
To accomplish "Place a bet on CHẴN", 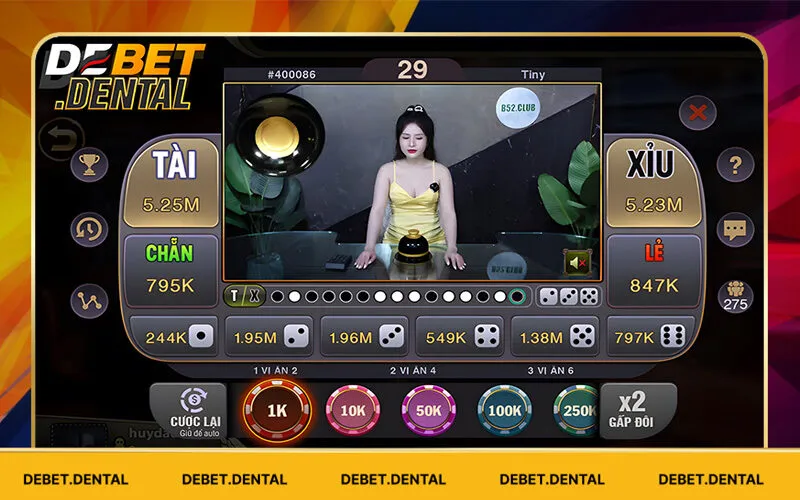I will (x=170, y=268).
